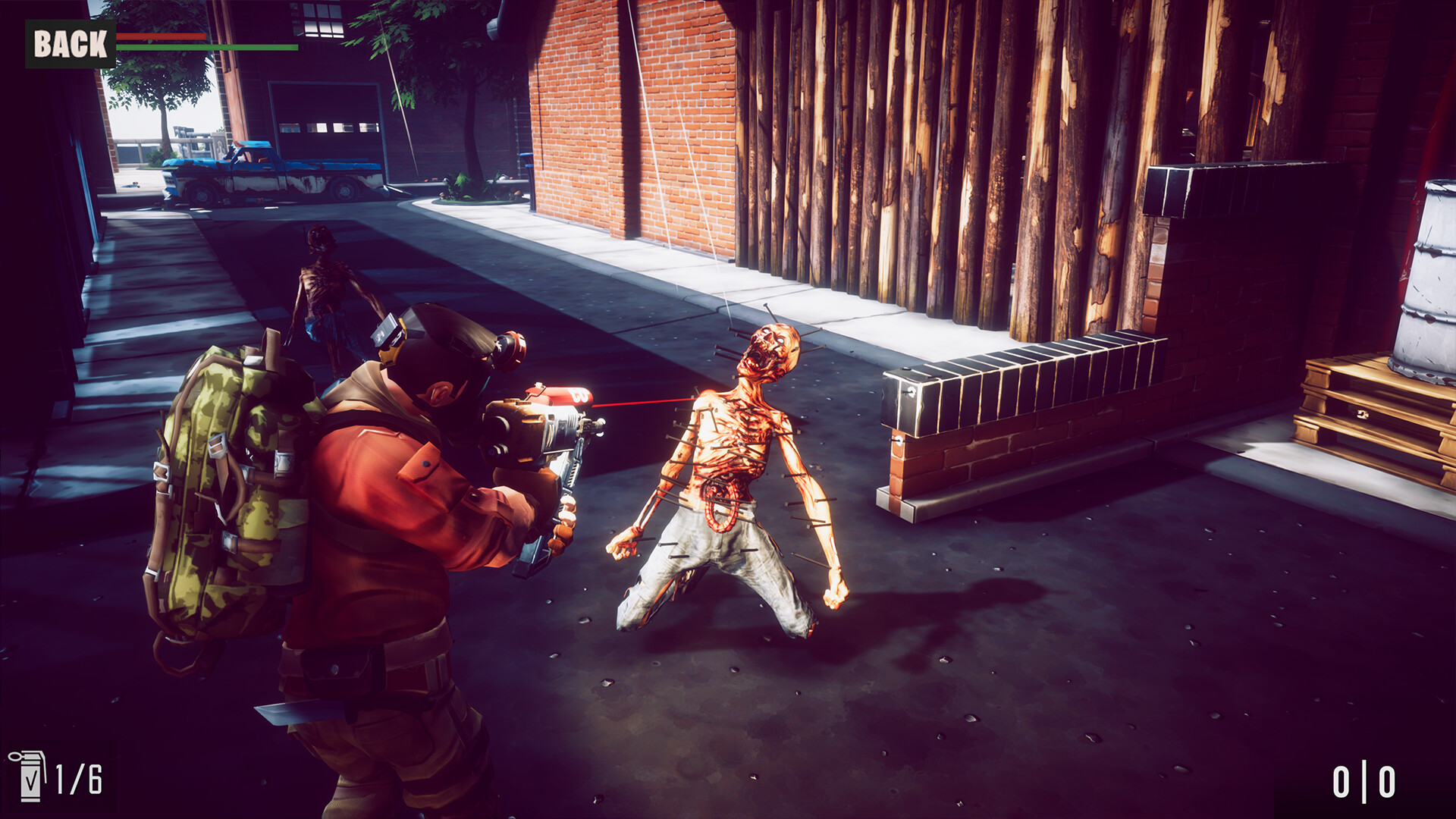Toggle the red enemy health bar
Image resolution: width=1456 pixels, height=819 pixels.
coord(163,36)
